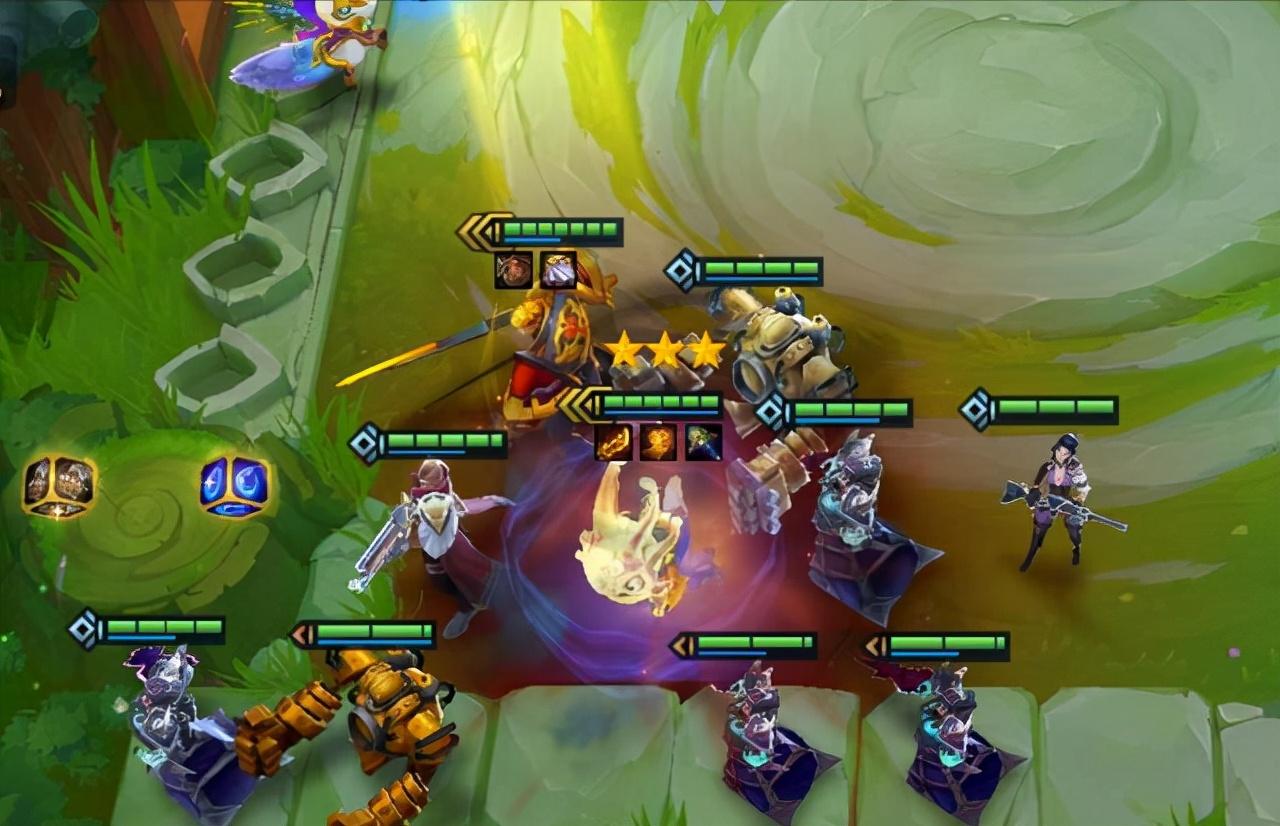
Task: Inspect the round brown item icon
Action: pos(513,270)
